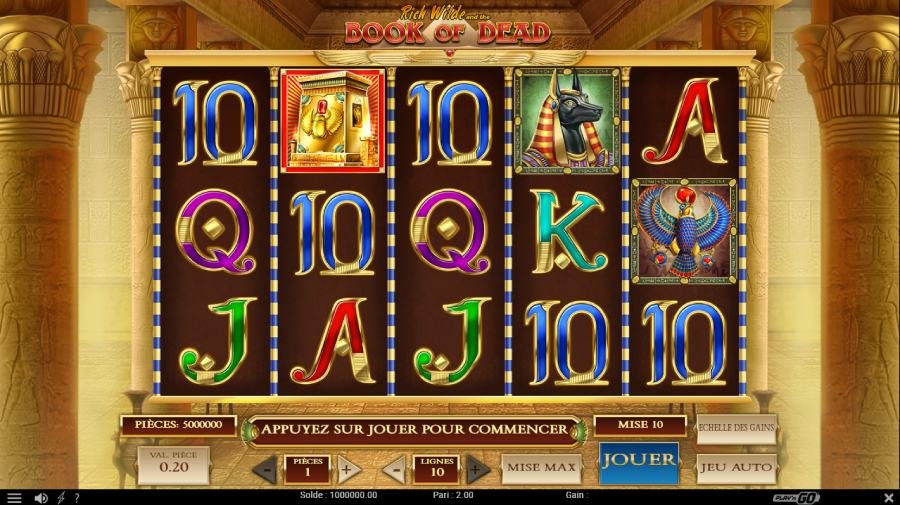Open help with the question mark icon
The width and height of the screenshot is (900, 505).
(x=77, y=497)
